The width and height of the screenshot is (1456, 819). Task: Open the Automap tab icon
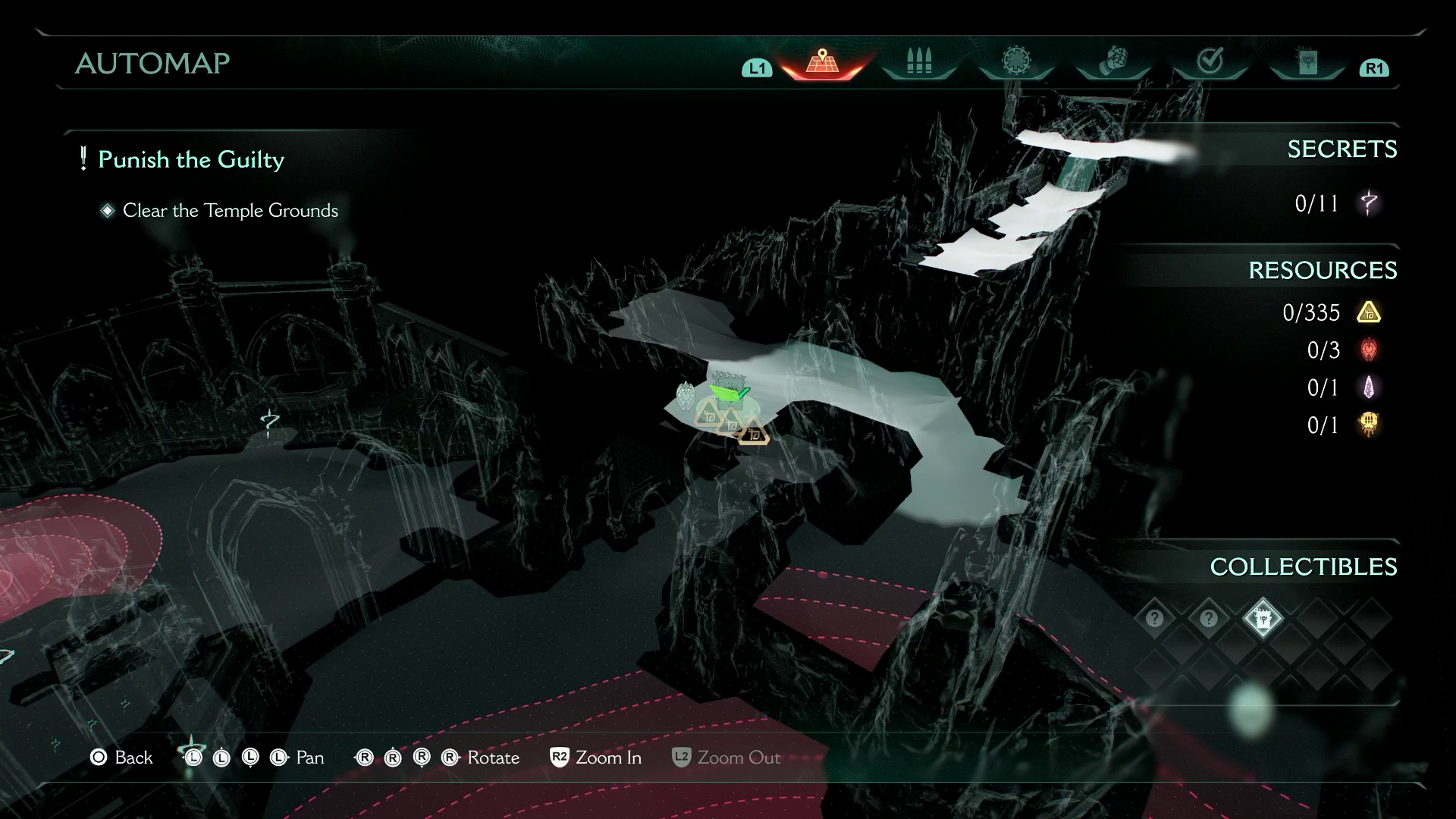click(821, 60)
